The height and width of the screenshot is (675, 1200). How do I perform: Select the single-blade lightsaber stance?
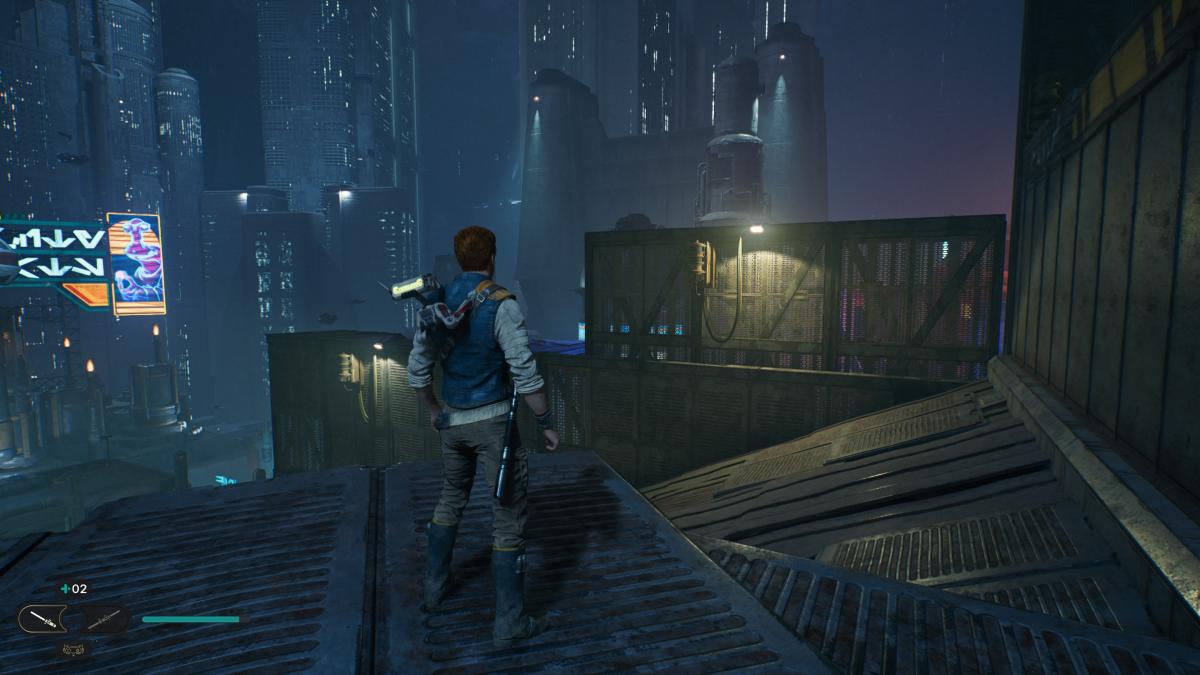(42, 619)
